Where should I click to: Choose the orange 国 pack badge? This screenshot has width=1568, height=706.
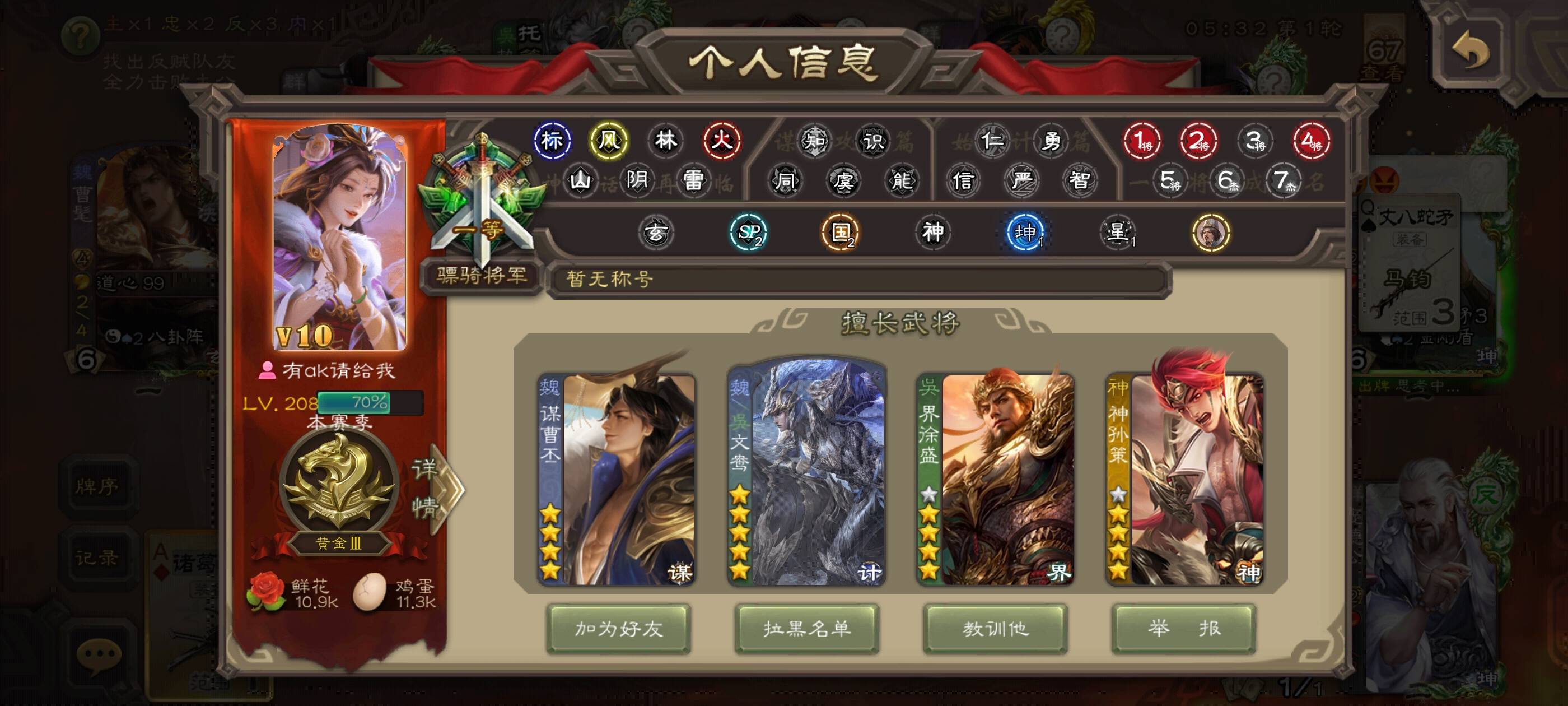840,232
